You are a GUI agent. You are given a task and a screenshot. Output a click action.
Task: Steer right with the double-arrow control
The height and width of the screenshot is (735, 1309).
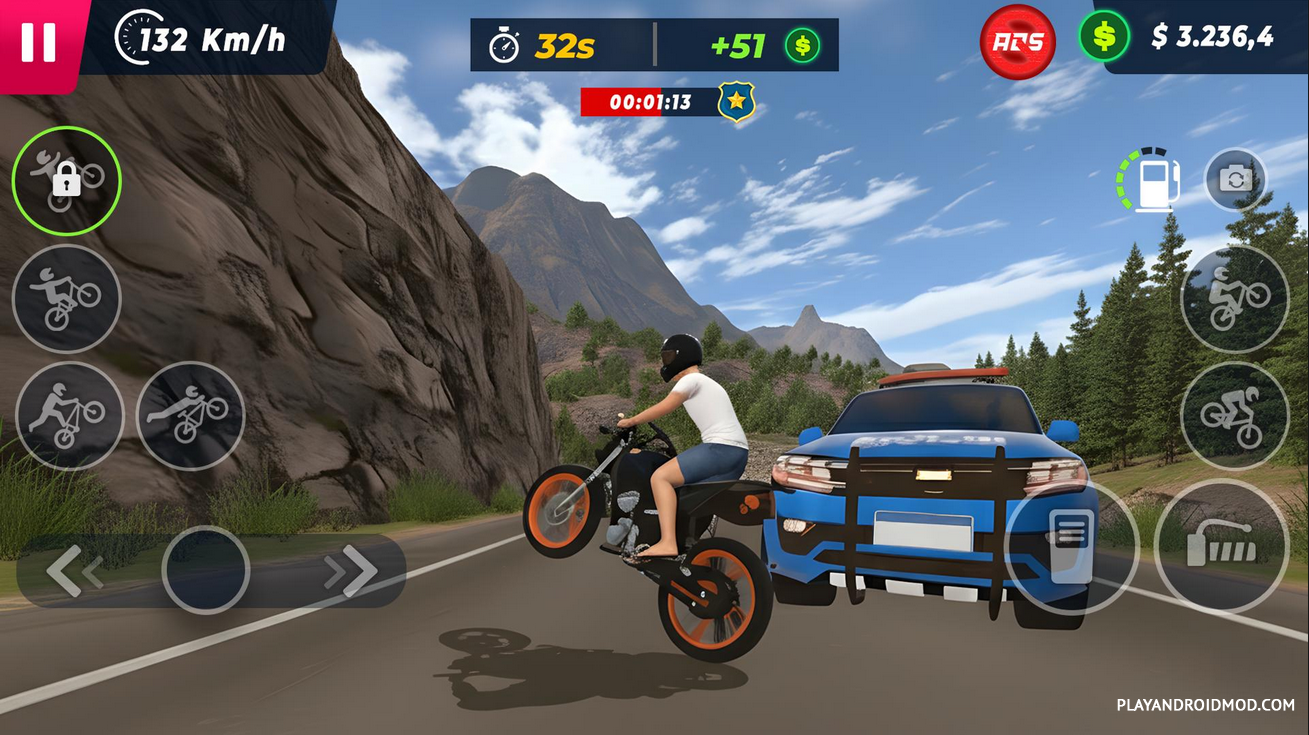[x=350, y=571]
